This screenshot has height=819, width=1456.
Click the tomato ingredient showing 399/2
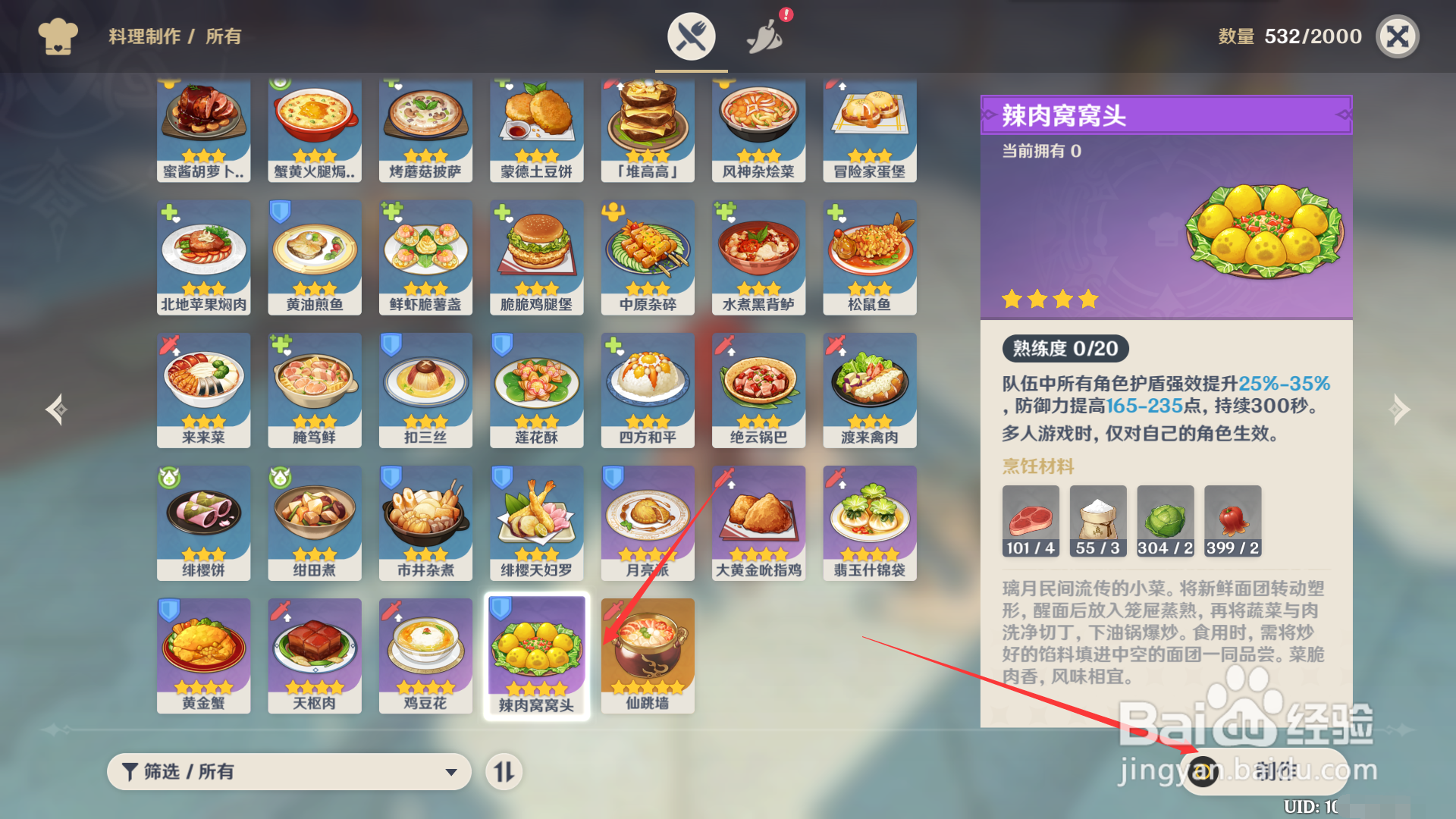coord(1232,520)
